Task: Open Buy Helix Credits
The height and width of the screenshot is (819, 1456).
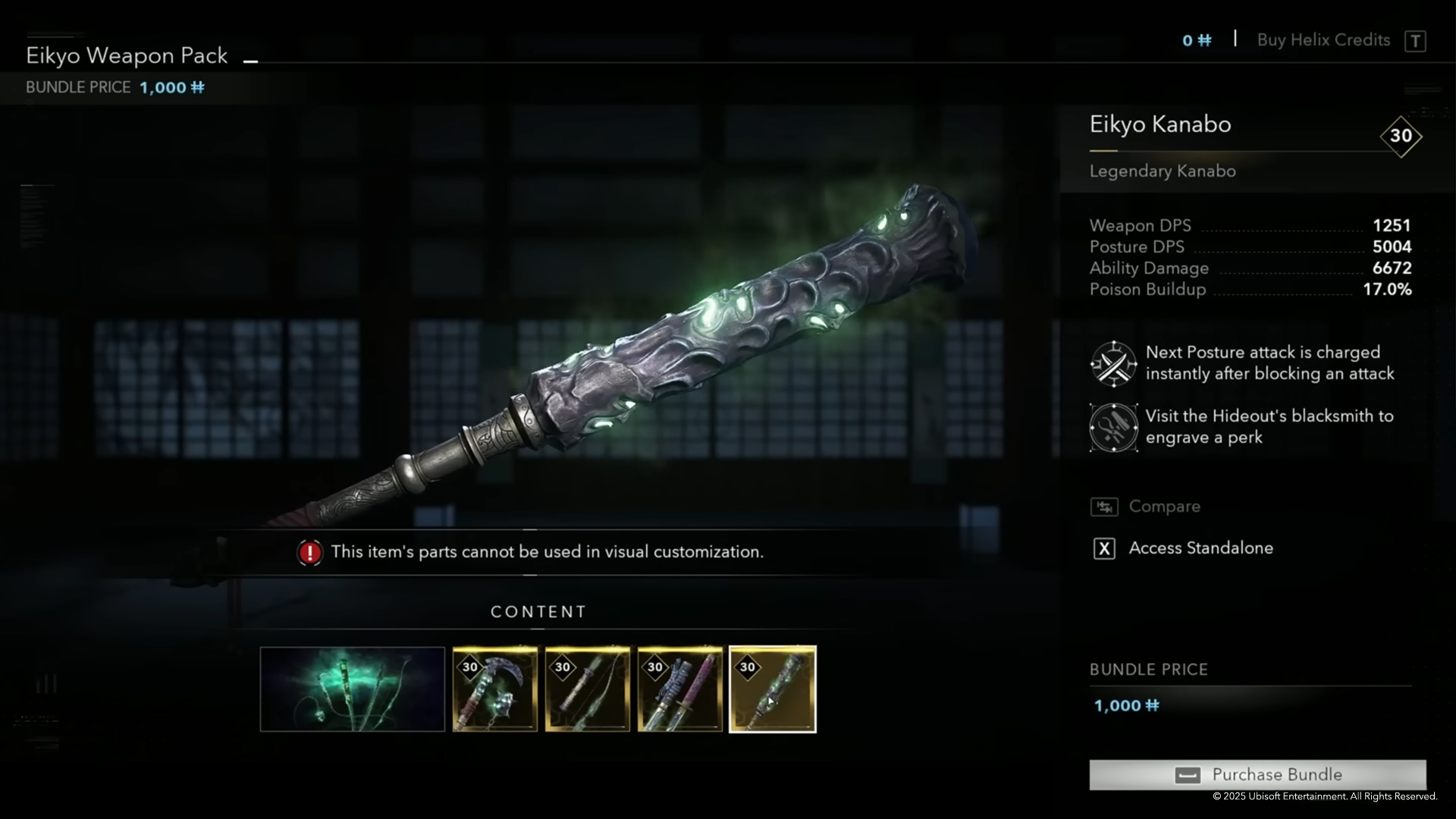Action: [1323, 40]
